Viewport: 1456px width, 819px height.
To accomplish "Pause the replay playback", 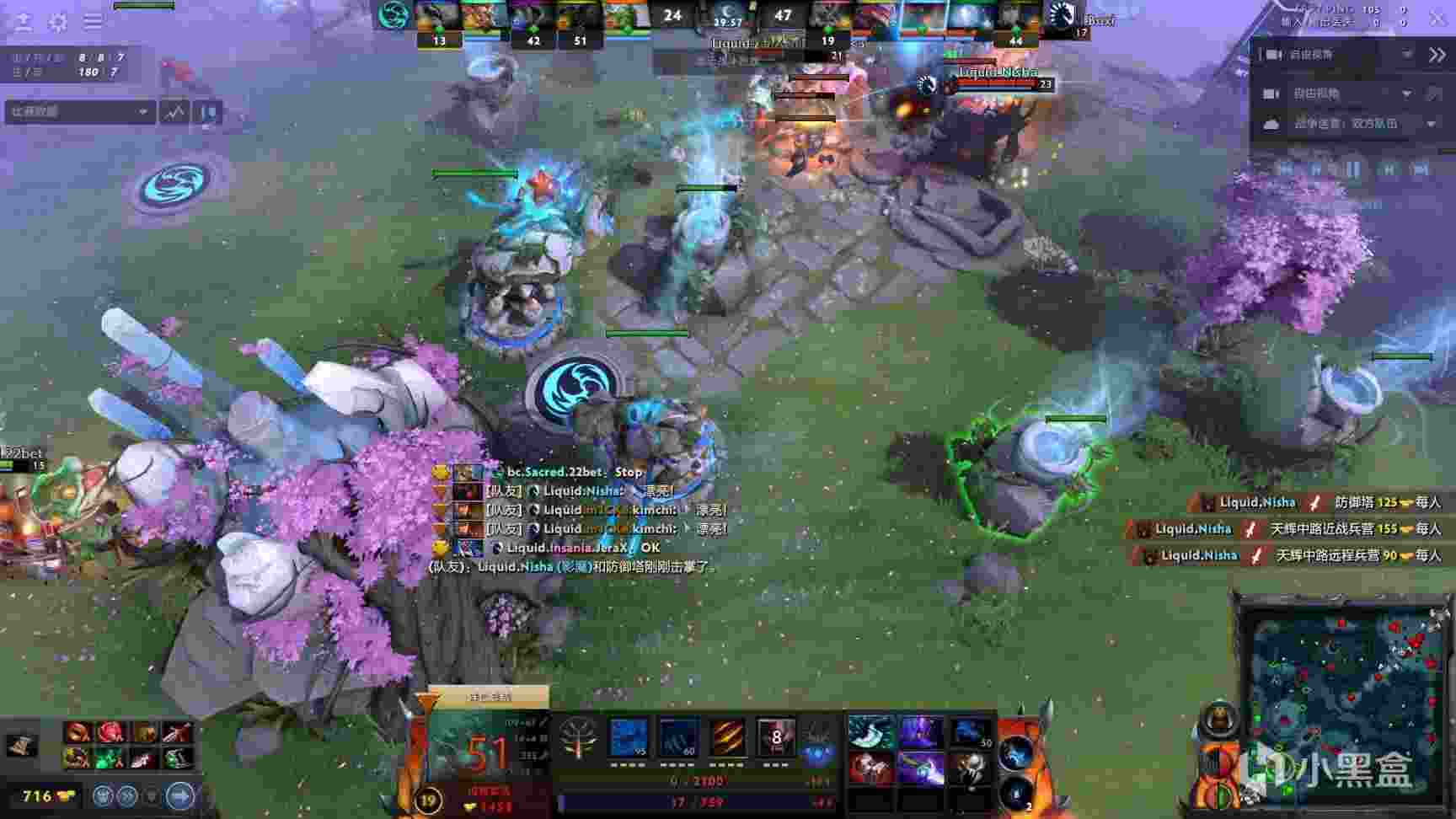I will pos(1352,169).
